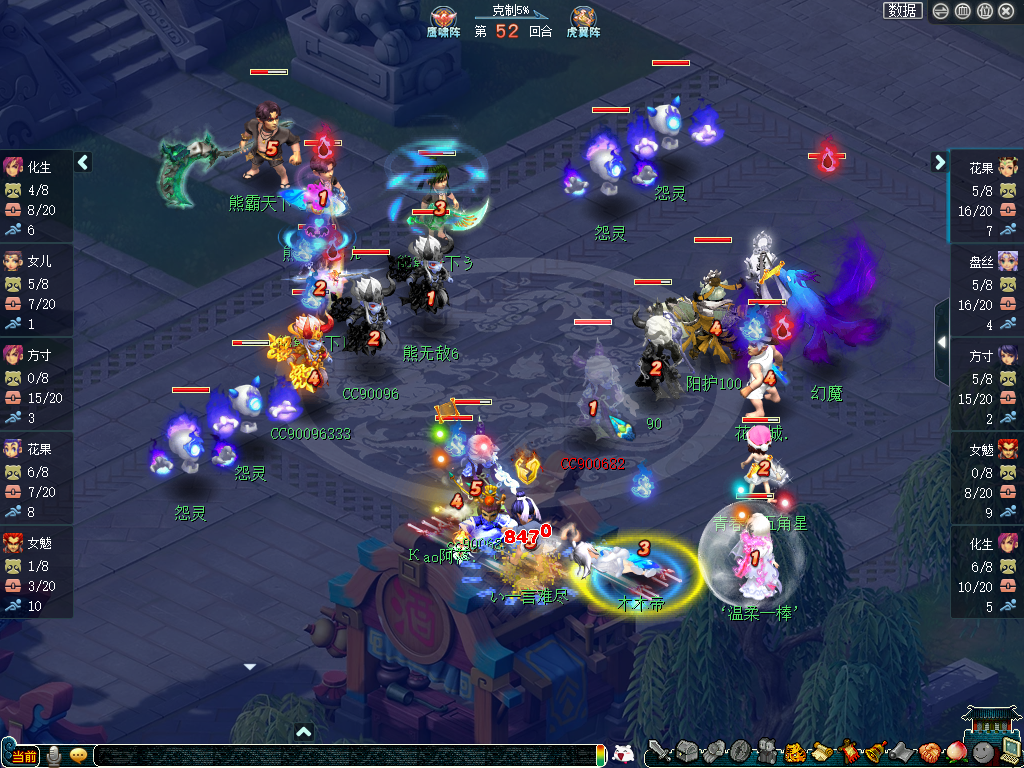
Task: Open the side drawer arrow on right edge
Action: (941, 342)
